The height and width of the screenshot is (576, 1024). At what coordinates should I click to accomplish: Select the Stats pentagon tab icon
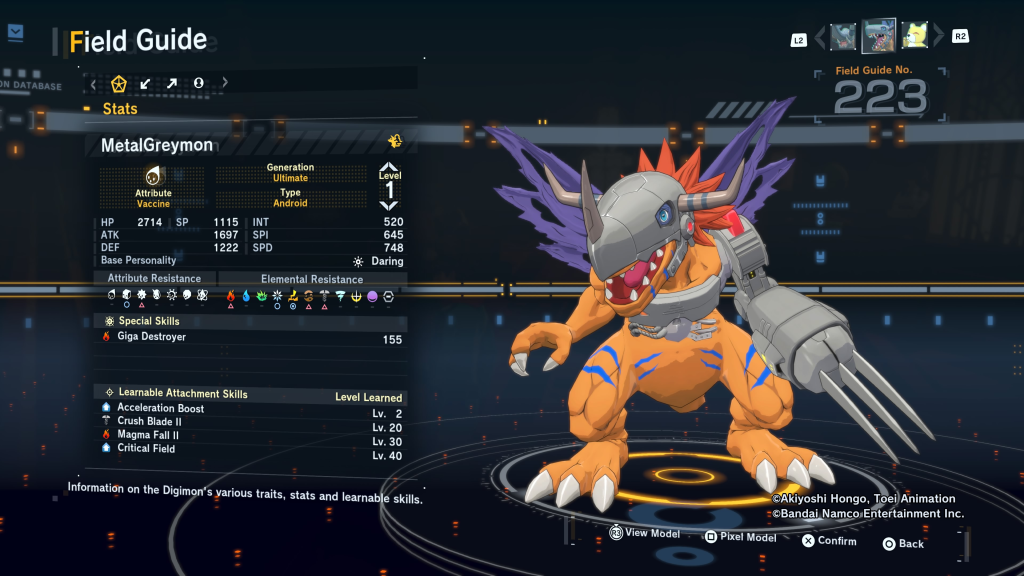point(119,83)
